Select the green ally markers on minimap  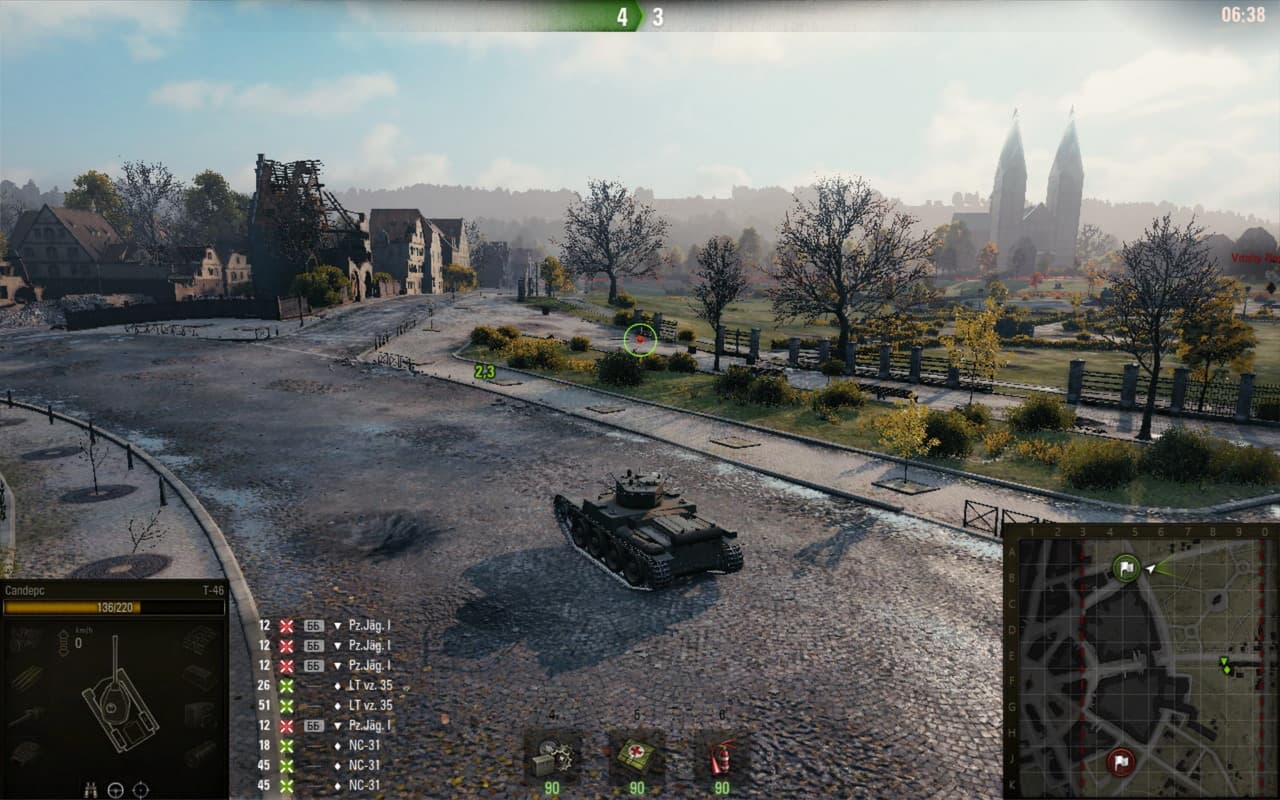(1226, 665)
